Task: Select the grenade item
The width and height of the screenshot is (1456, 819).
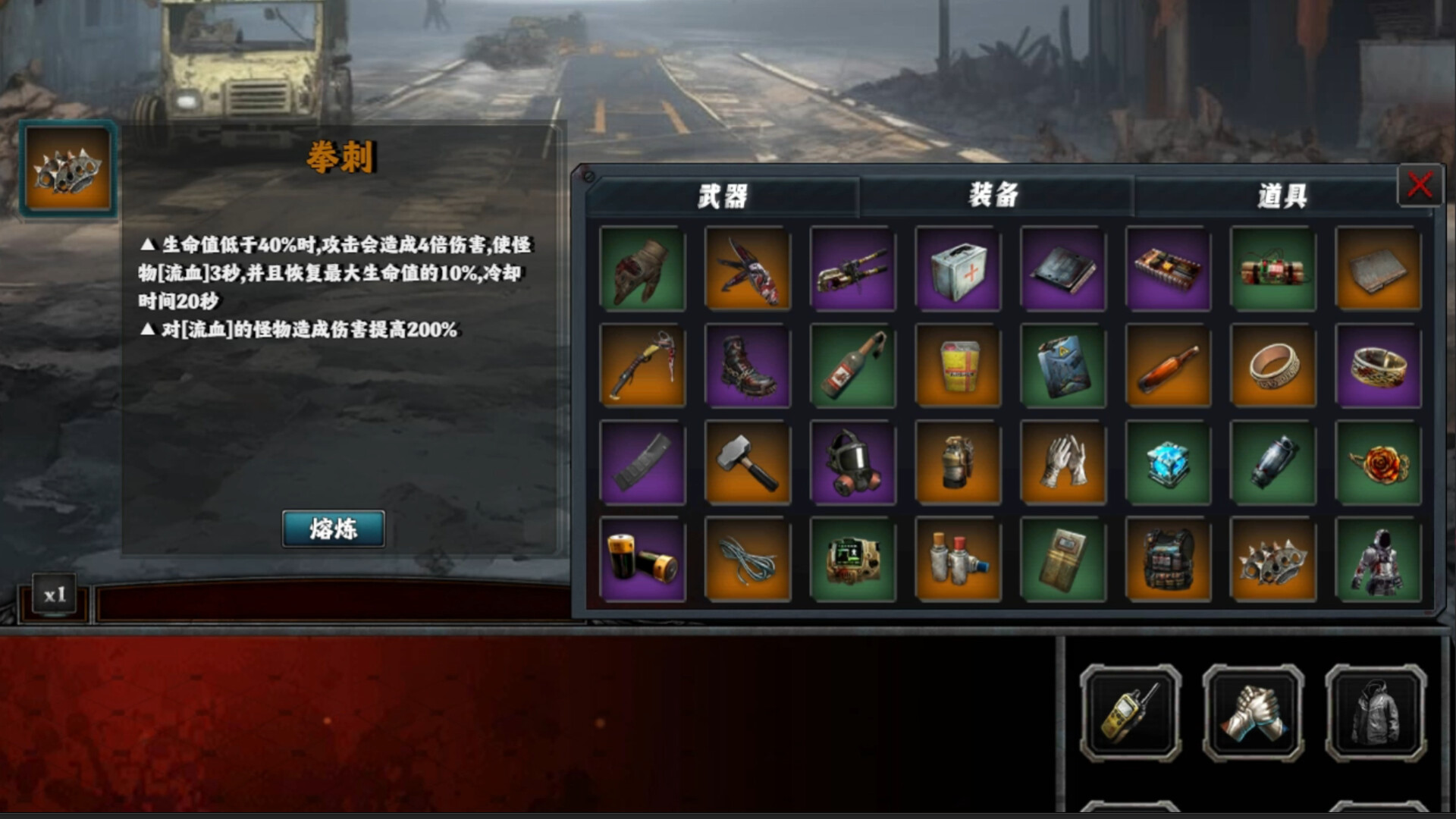Action: click(958, 463)
